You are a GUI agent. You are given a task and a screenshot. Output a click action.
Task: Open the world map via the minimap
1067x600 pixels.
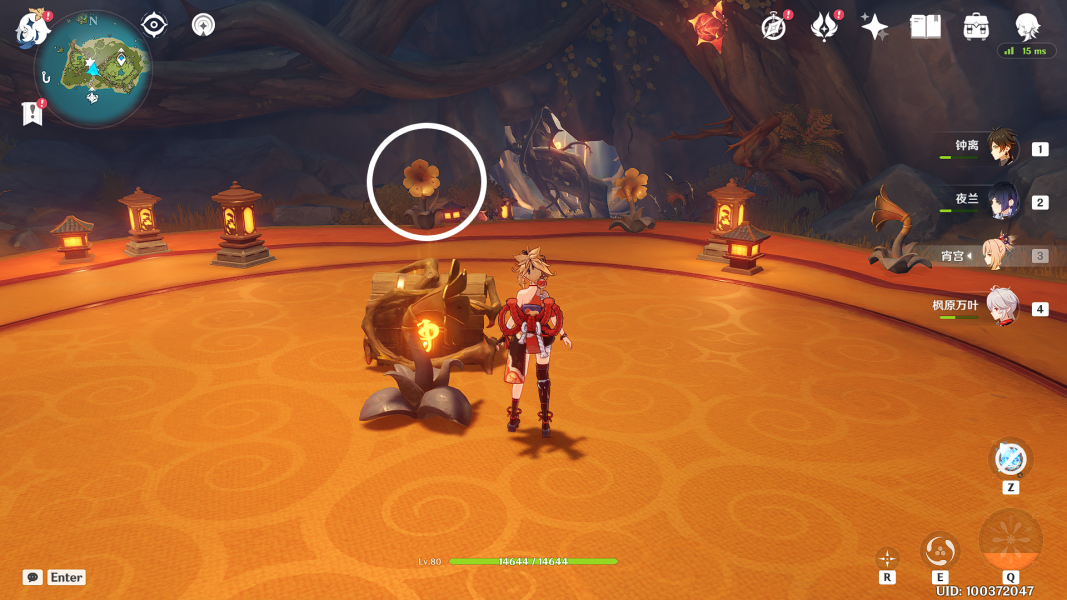(93, 70)
